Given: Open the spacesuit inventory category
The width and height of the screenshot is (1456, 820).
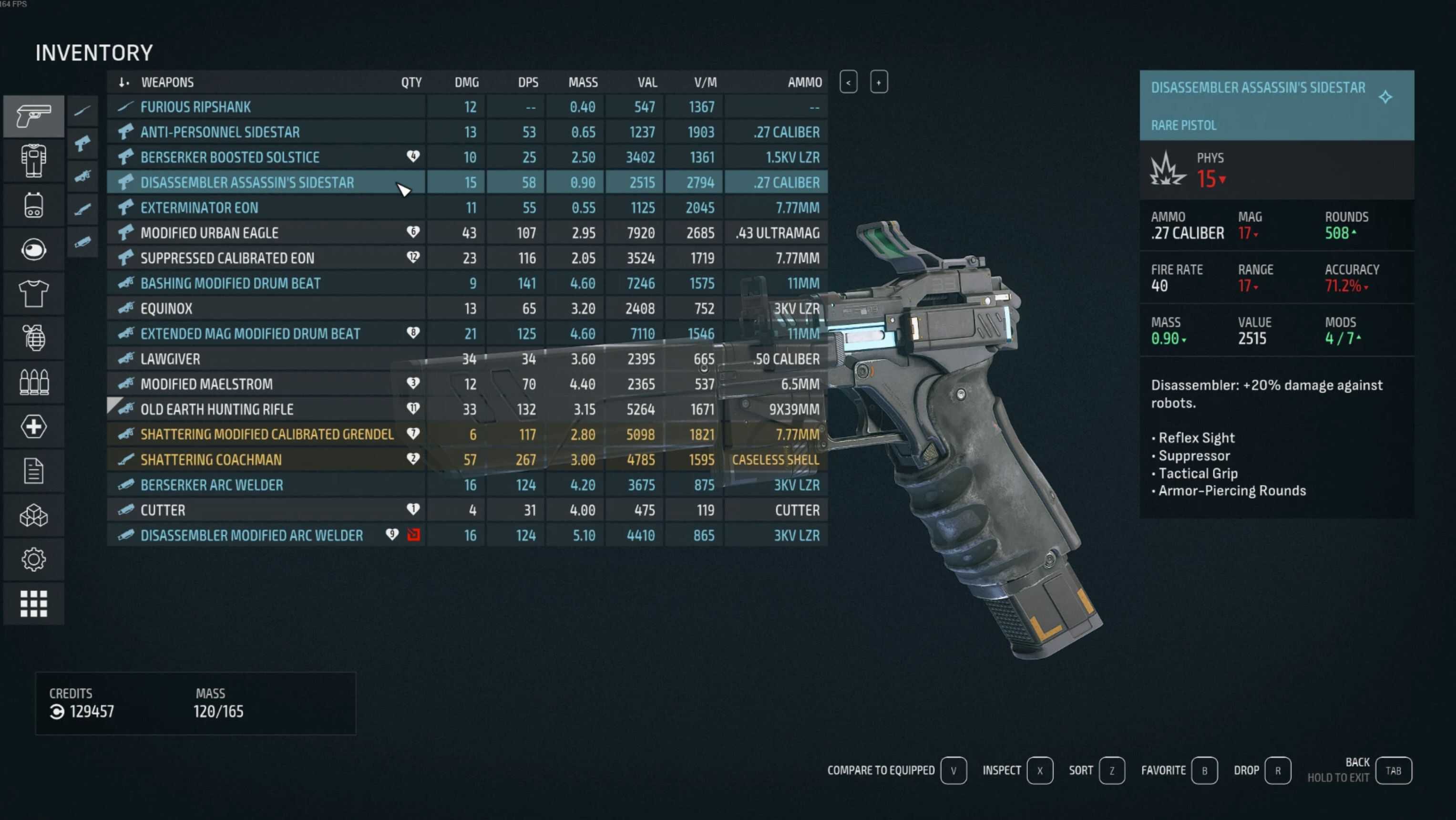Looking at the screenshot, I should coord(33,161).
